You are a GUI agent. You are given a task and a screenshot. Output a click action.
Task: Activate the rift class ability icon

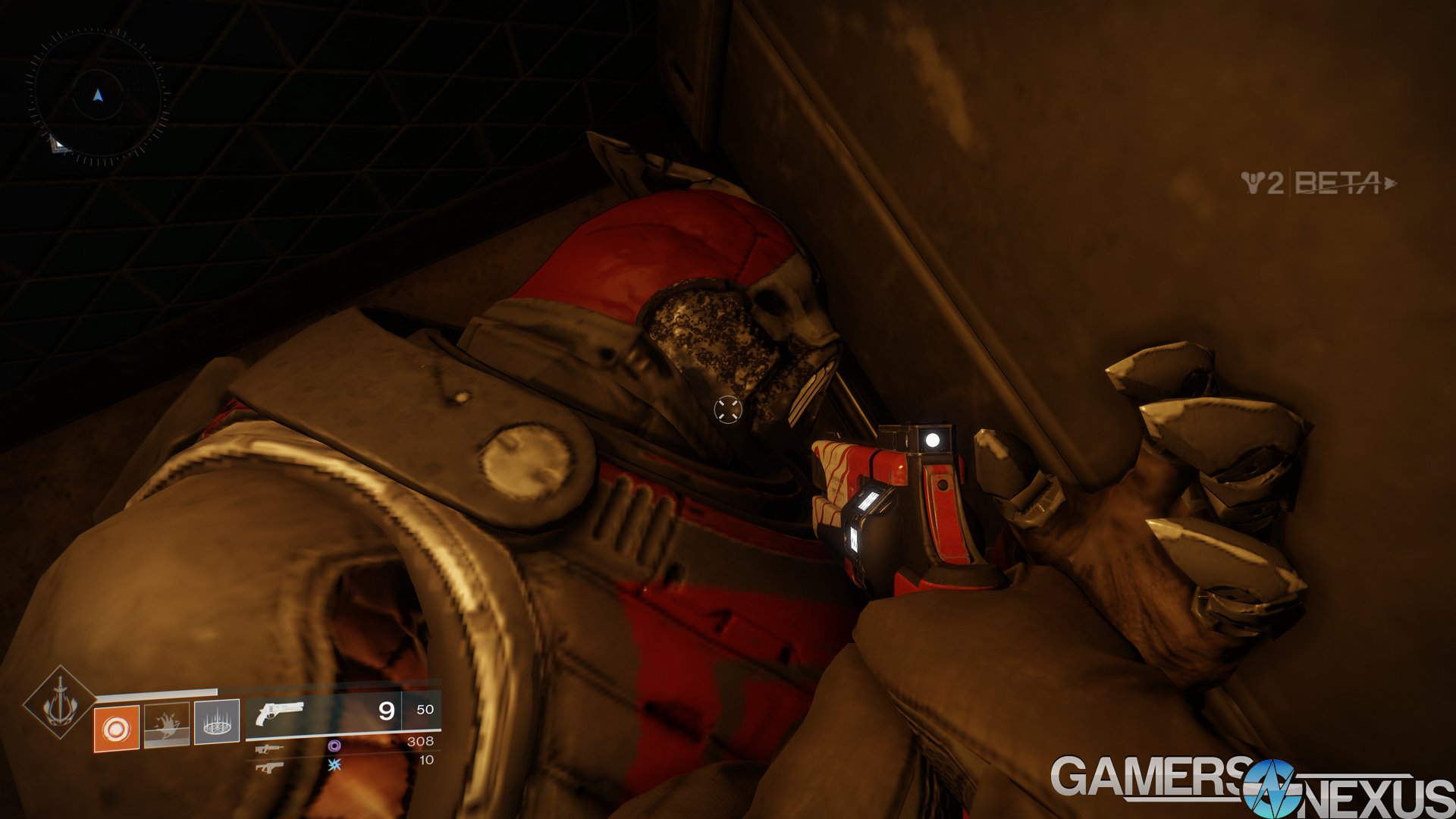point(217,722)
